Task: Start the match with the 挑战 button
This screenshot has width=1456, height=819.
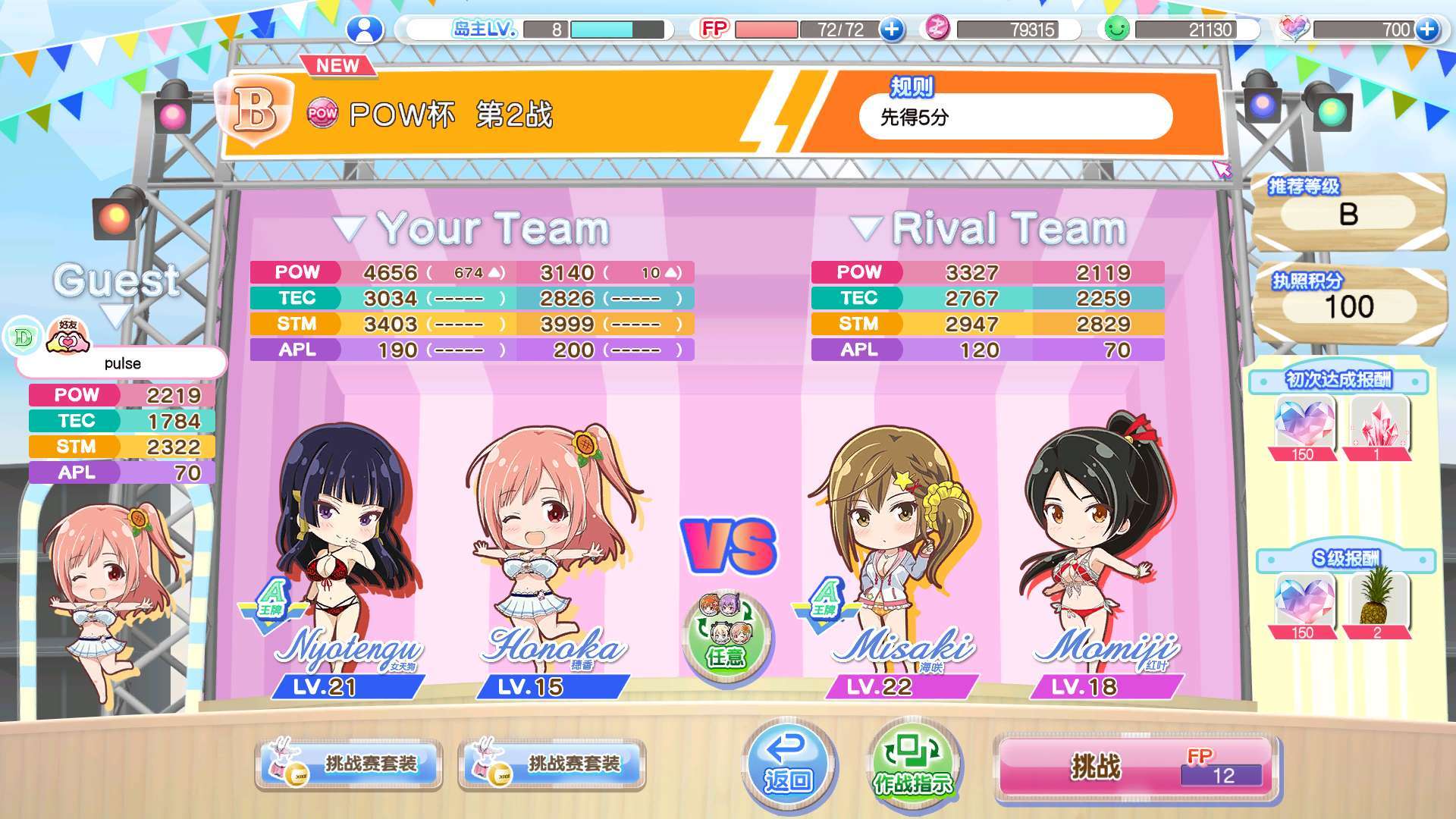Action: pyautogui.click(x=1135, y=766)
